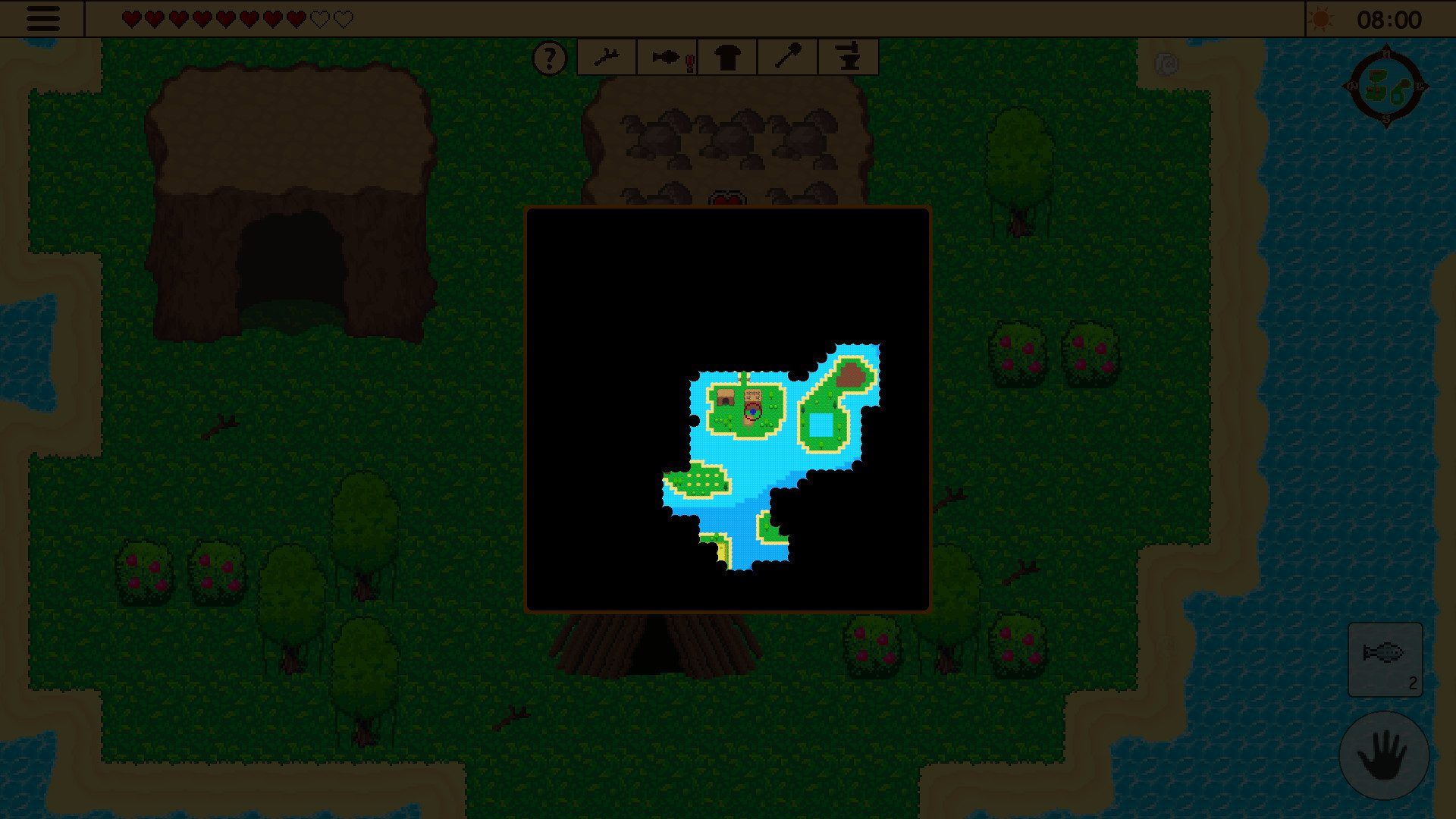The width and height of the screenshot is (1456, 819).
Task: Select the fishing rod tool
Action: [607, 57]
